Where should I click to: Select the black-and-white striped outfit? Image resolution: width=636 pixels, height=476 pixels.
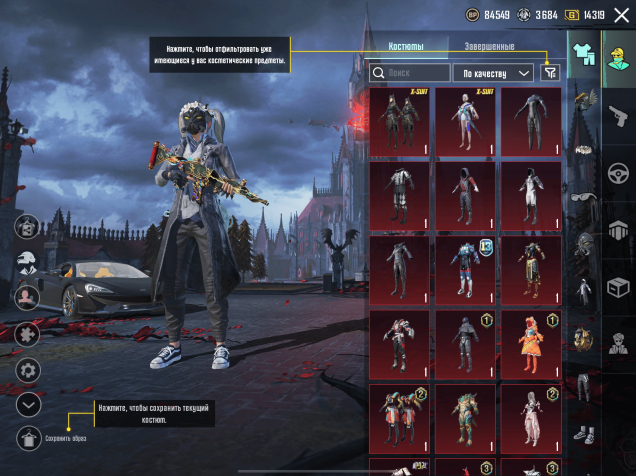coord(400,194)
